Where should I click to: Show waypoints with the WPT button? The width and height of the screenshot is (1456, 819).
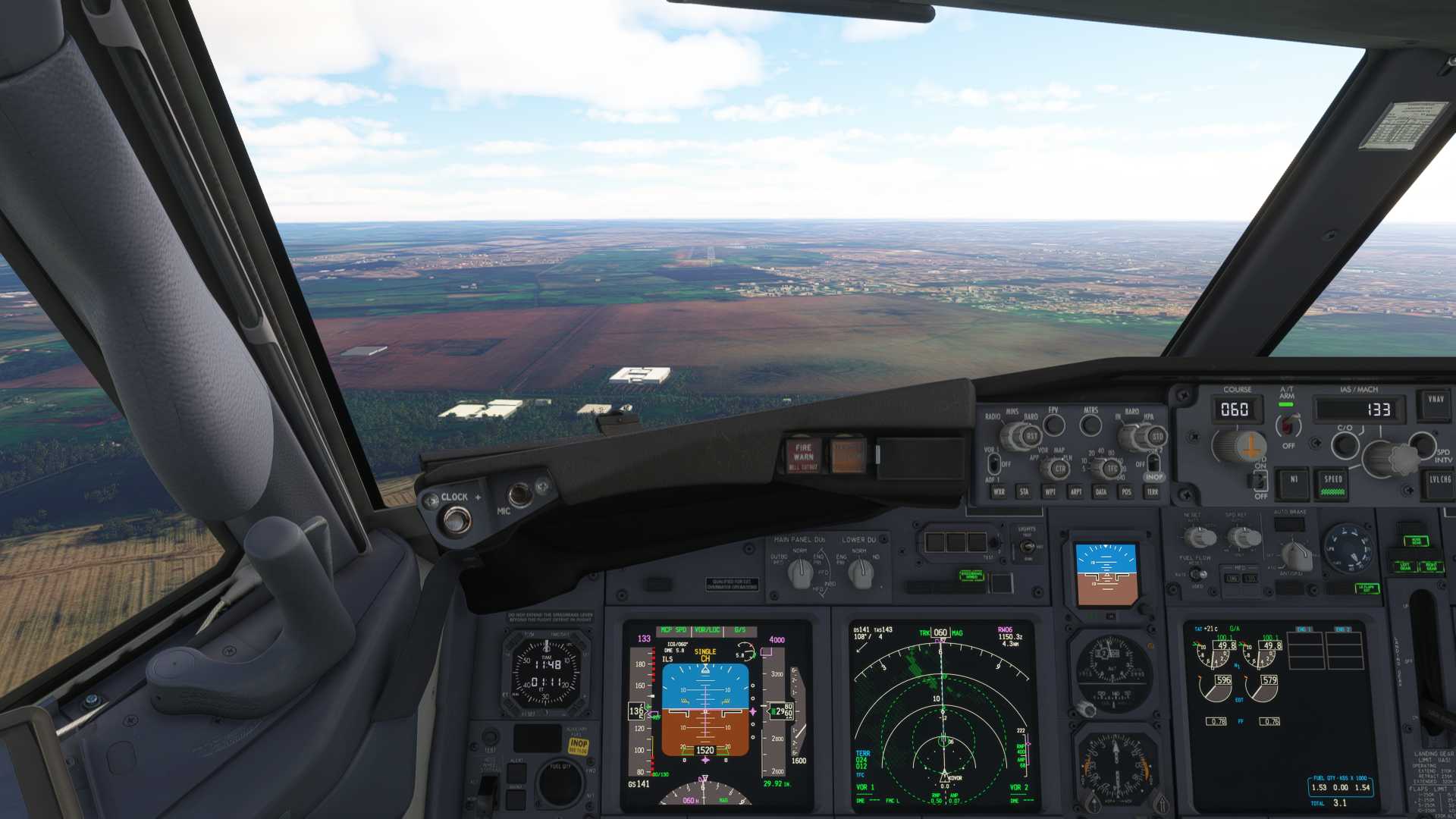[1050, 492]
